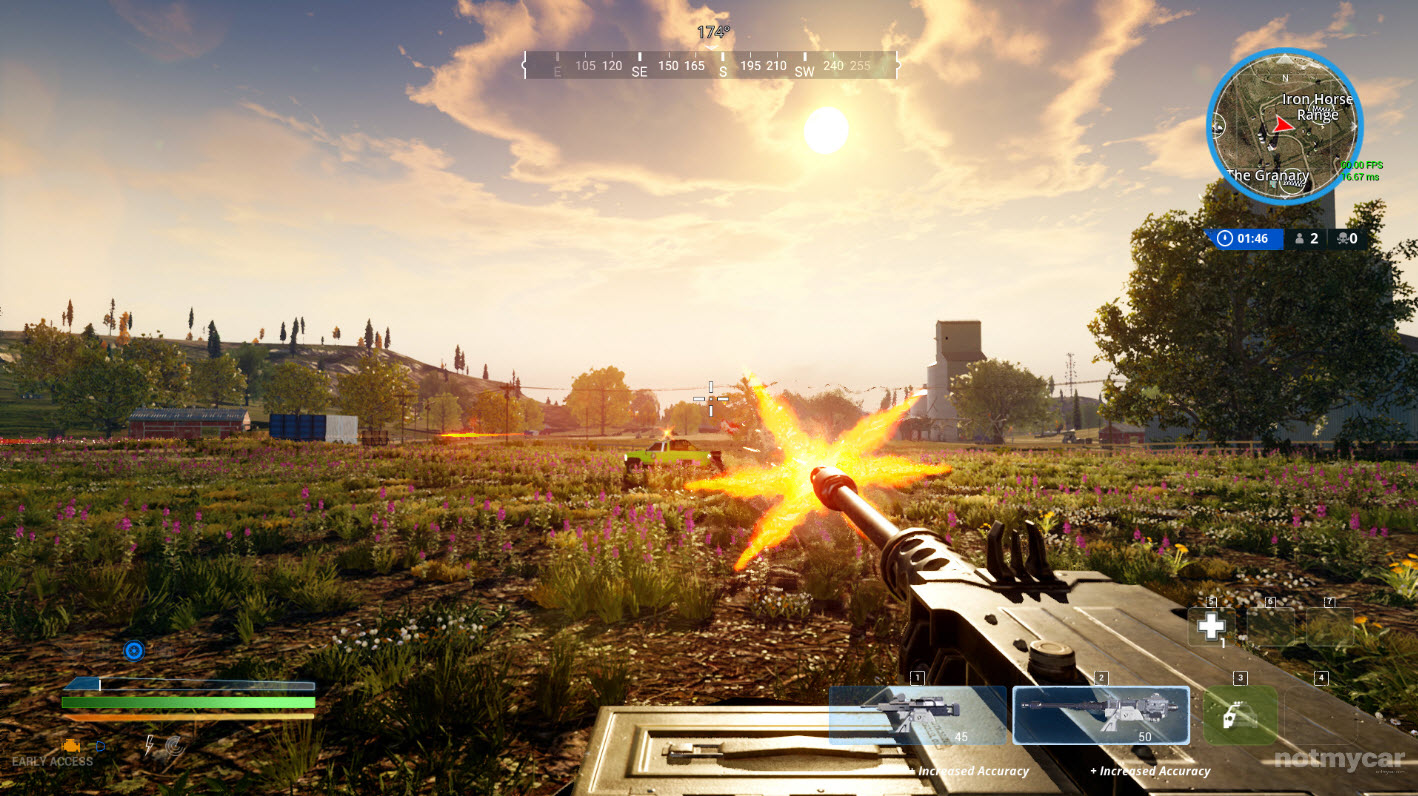The image size is (1418, 796).
Task: Use the white cross repair kit item
Action: pyautogui.click(x=1211, y=627)
